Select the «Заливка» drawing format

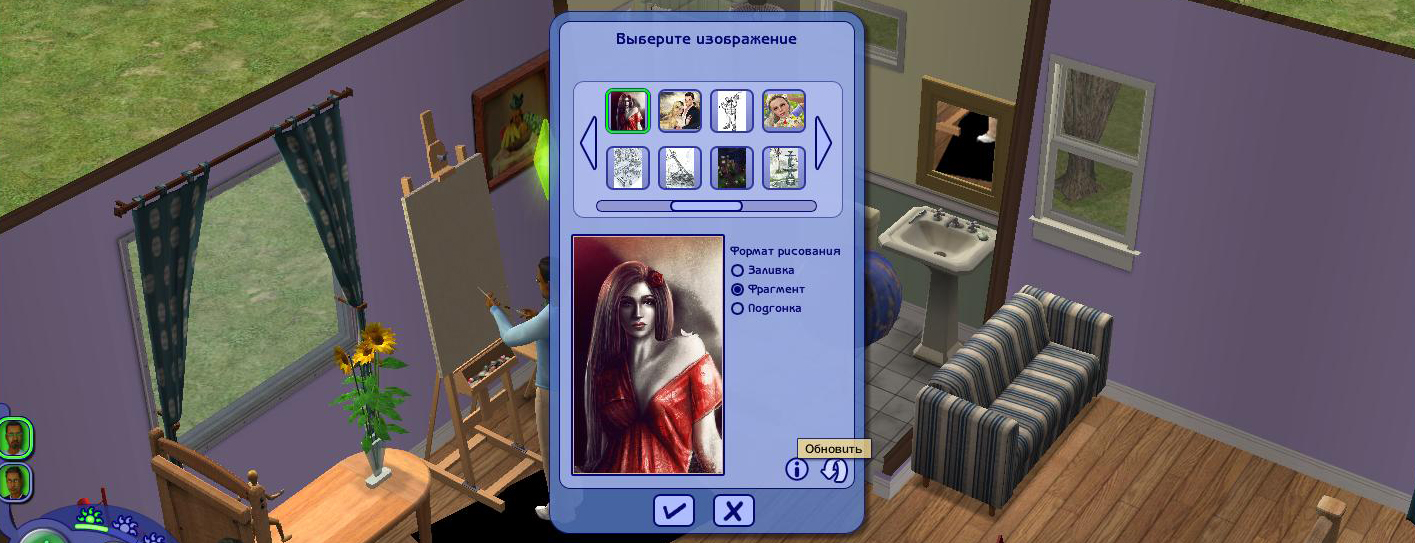click(x=738, y=270)
